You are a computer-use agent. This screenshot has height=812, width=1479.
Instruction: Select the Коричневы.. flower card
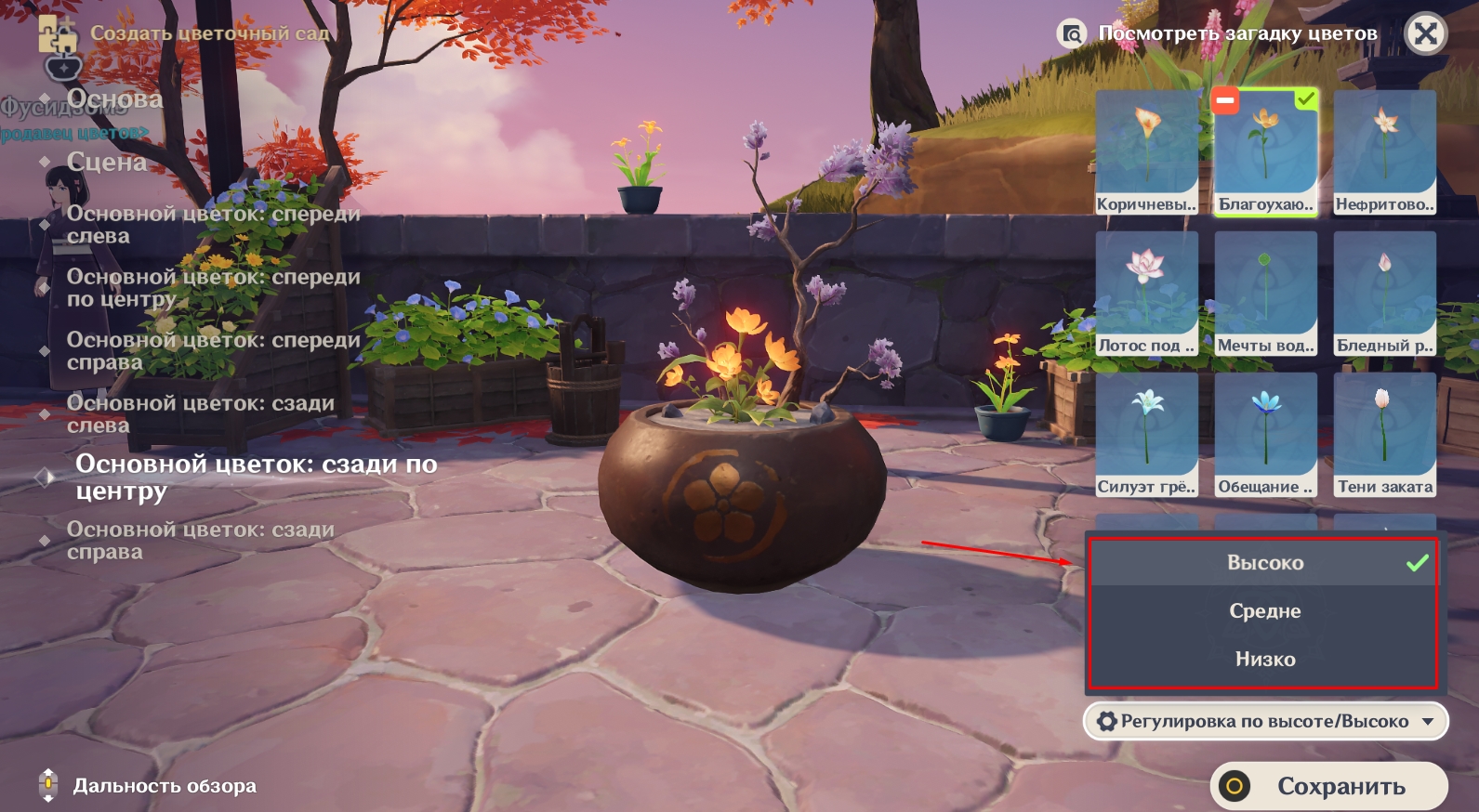tap(1147, 152)
